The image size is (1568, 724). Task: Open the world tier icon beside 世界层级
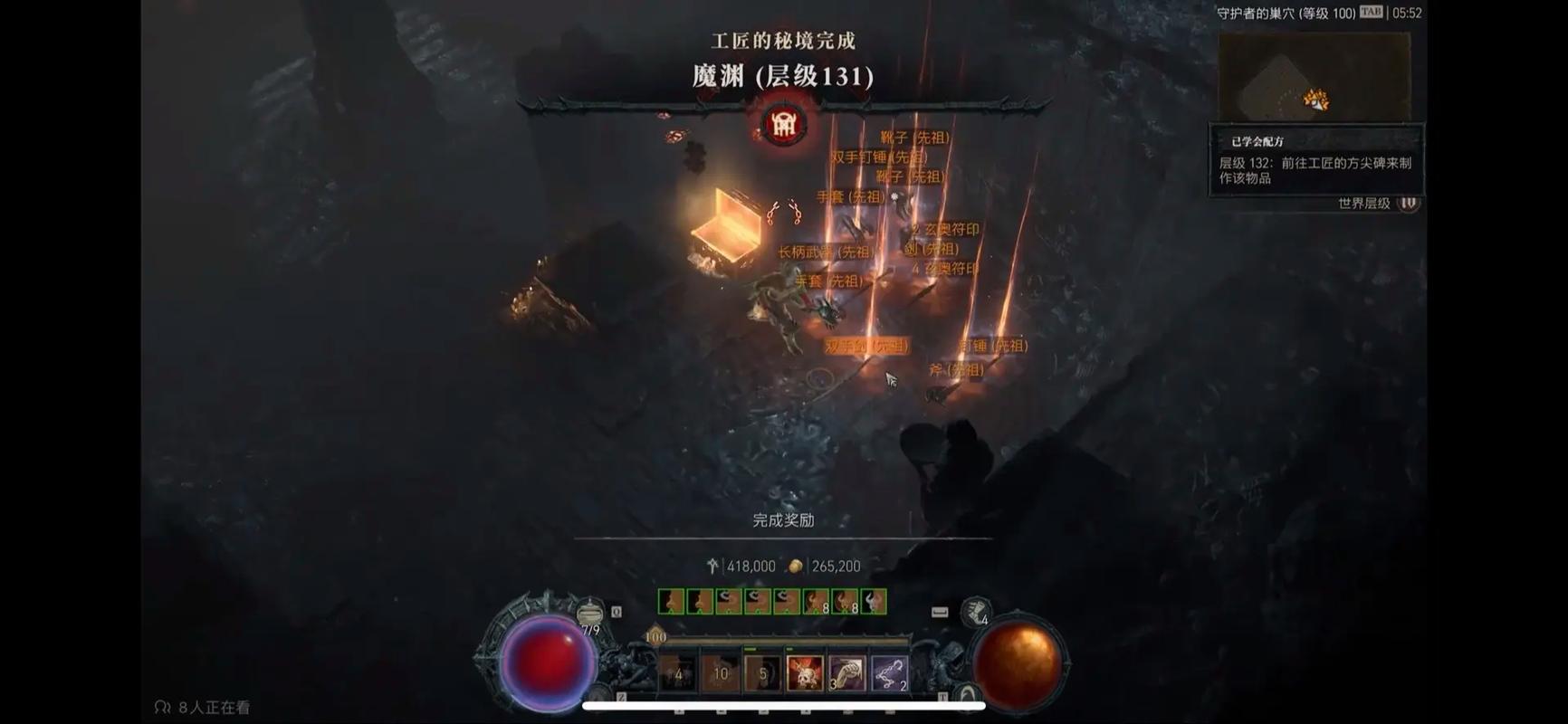(1409, 205)
